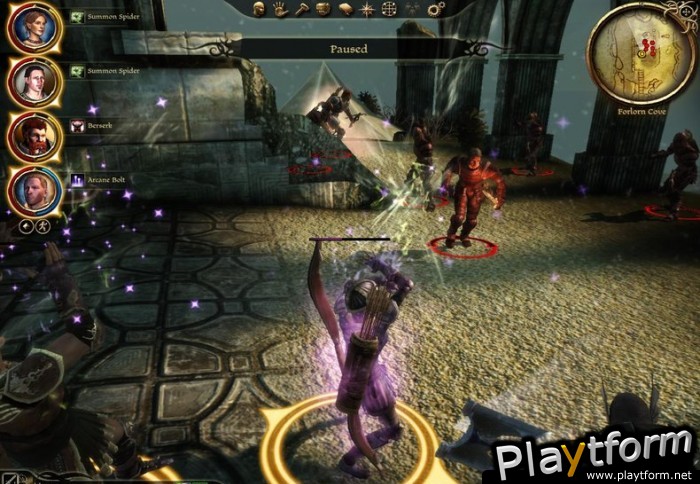Image resolution: width=700 pixels, height=484 pixels.
Task: Select the red-bearded dwarf's portrait
Action: click(x=34, y=135)
